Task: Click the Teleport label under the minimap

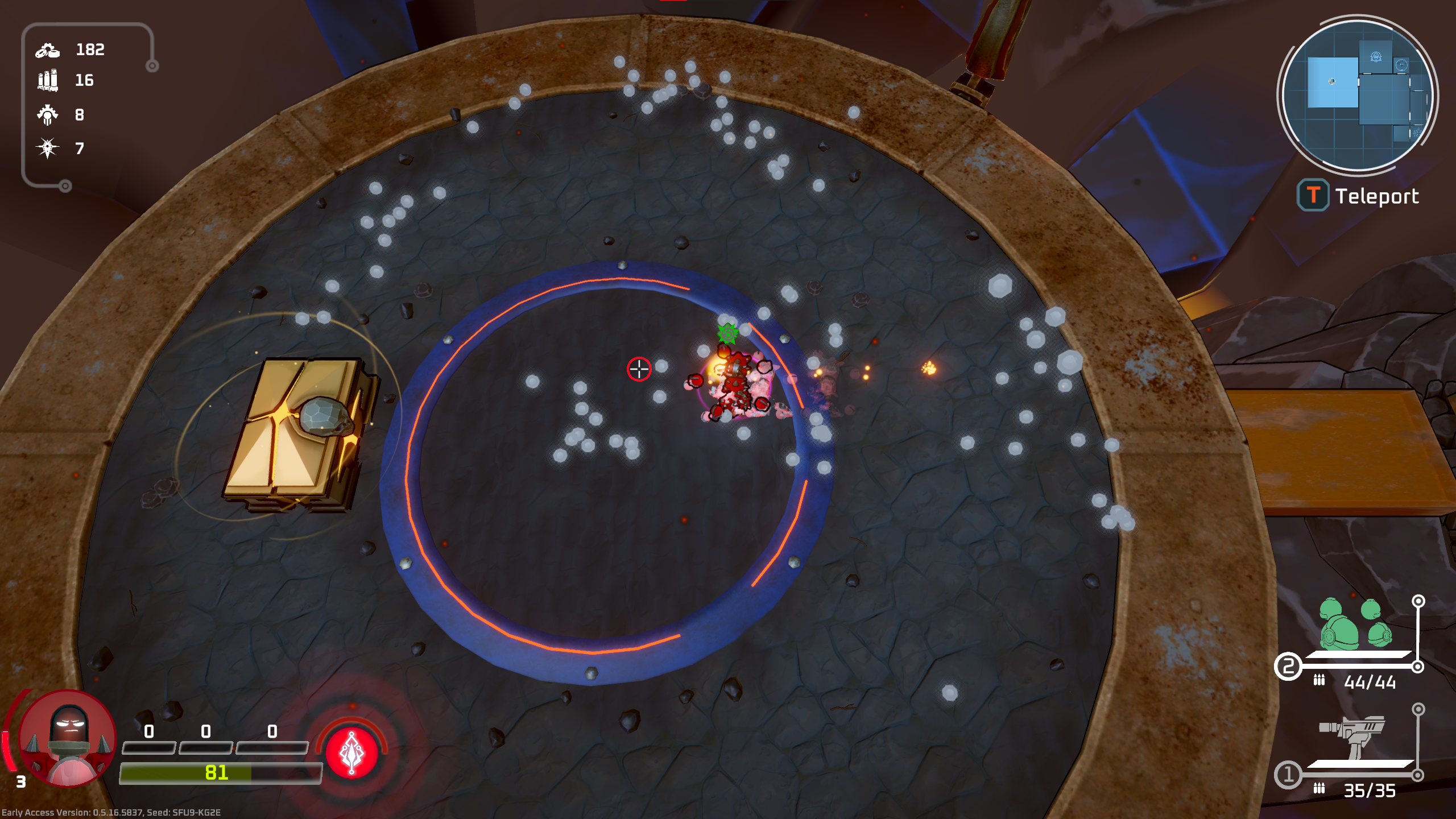Action: click(1376, 196)
